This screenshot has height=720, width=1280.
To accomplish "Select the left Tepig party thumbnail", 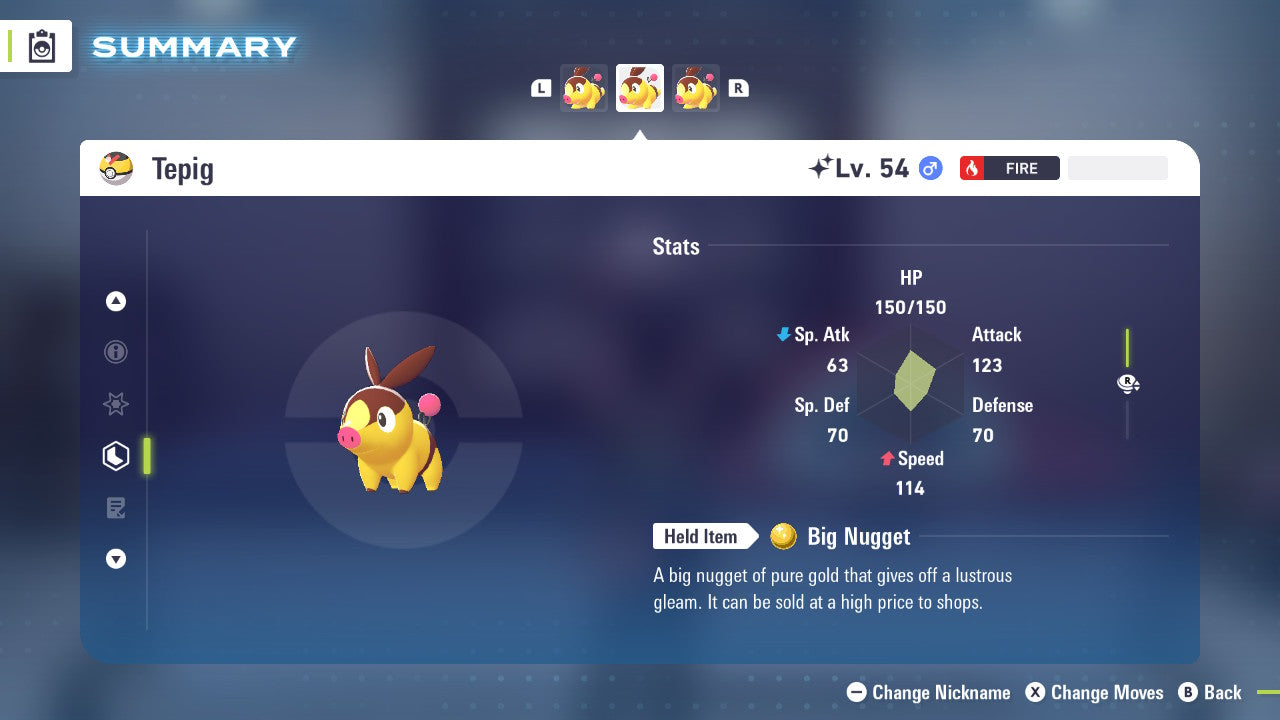I will point(583,87).
